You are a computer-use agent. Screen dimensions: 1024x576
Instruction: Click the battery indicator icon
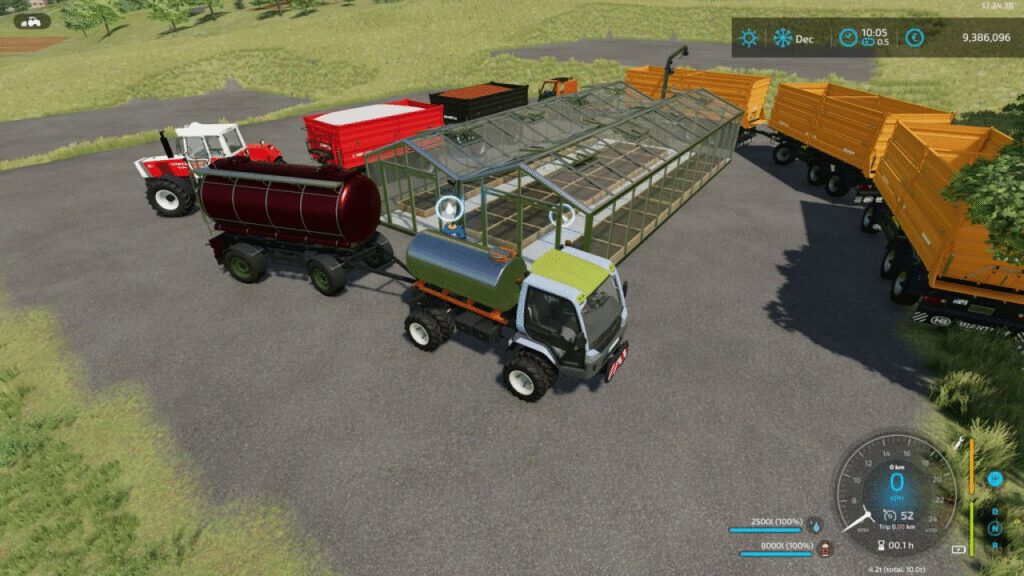click(x=960, y=549)
